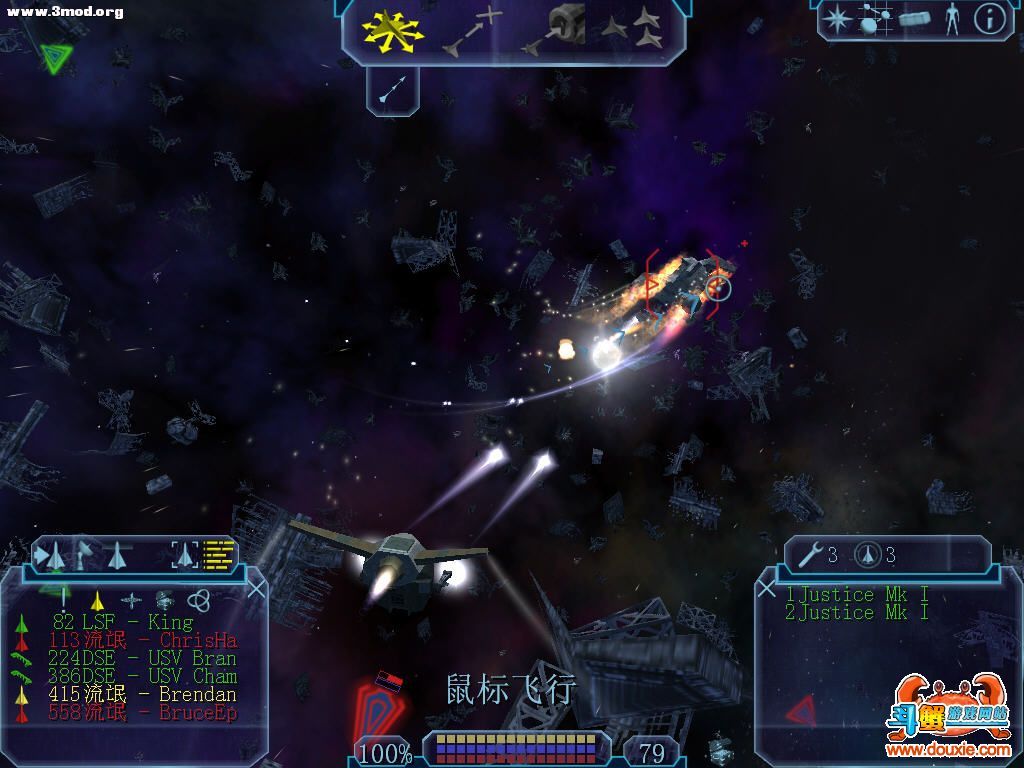Image resolution: width=1024 pixels, height=768 pixels.
Task: Select first Justice Mk I weapon
Action: [857, 595]
